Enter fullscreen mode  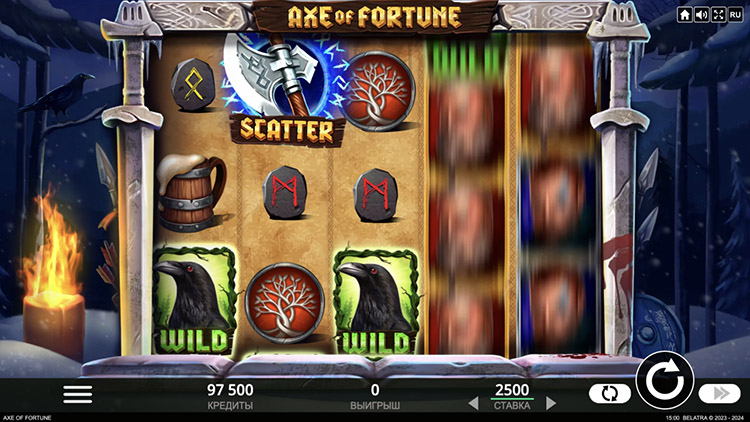(x=717, y=15)
